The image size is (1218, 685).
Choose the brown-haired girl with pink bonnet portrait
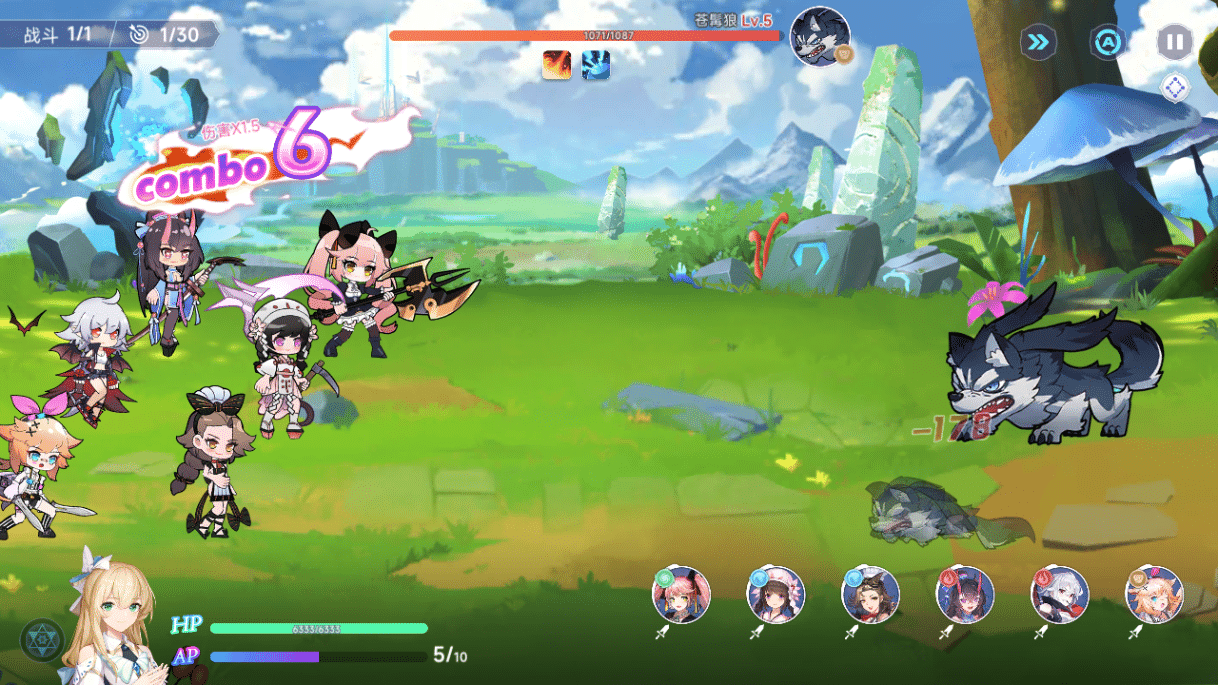[x=776, y=595]
